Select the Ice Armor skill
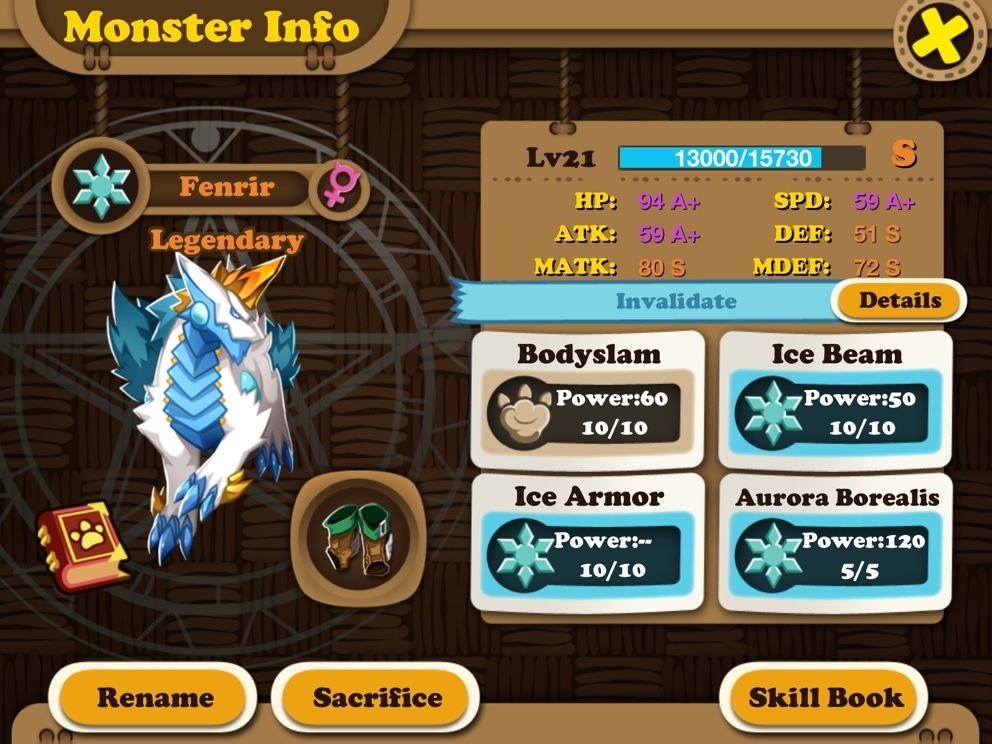Screen dimensions: 992x744 tap(588, 542)
